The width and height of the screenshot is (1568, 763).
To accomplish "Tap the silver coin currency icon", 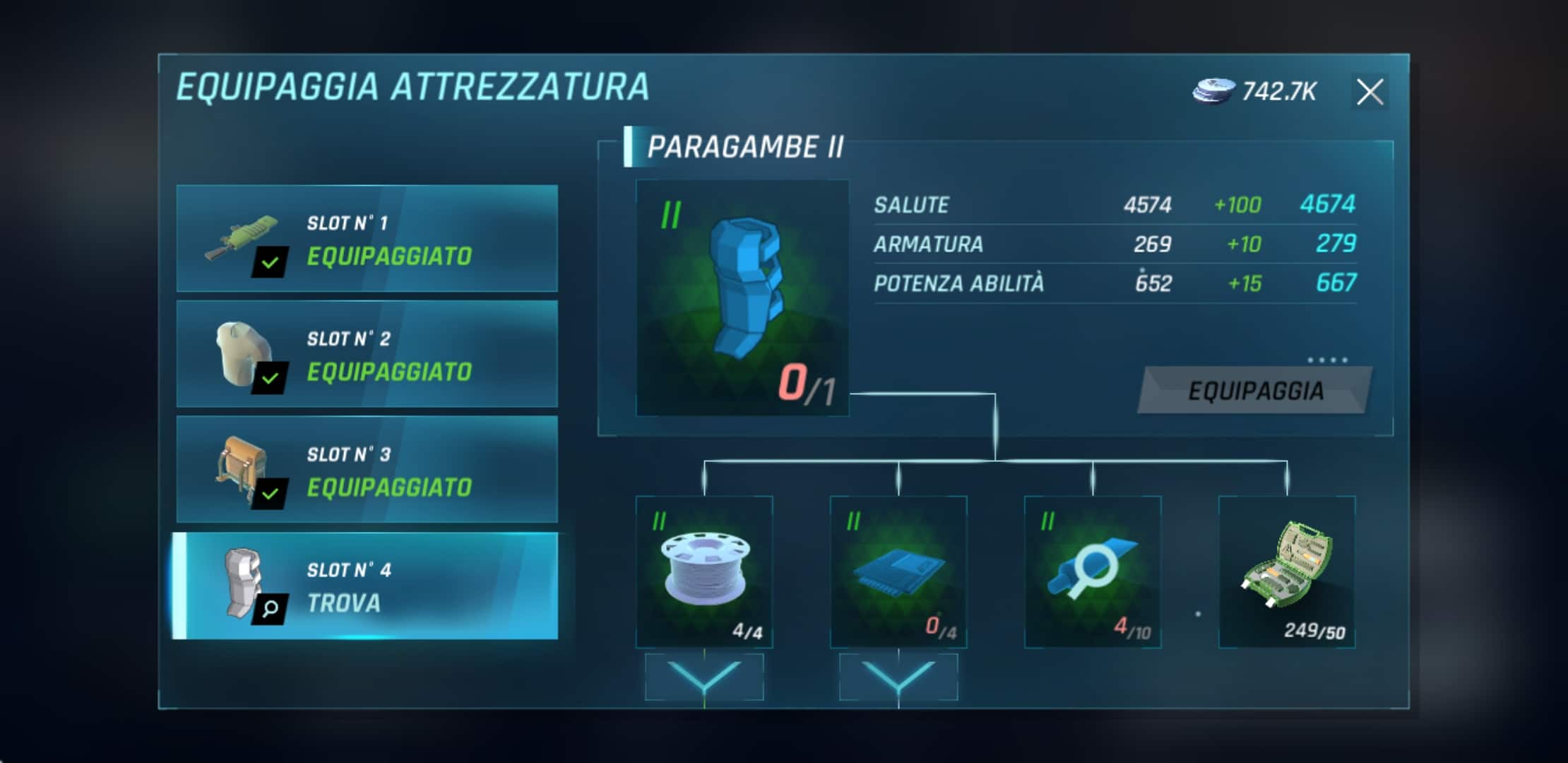I will pyautogui.click(x=1213, y=92).
